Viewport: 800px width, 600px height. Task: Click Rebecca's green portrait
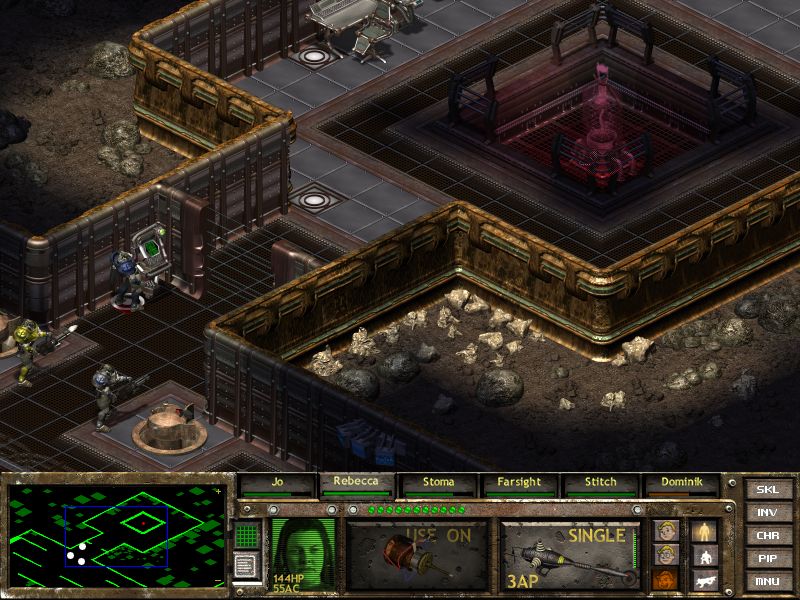pos(303,551)
